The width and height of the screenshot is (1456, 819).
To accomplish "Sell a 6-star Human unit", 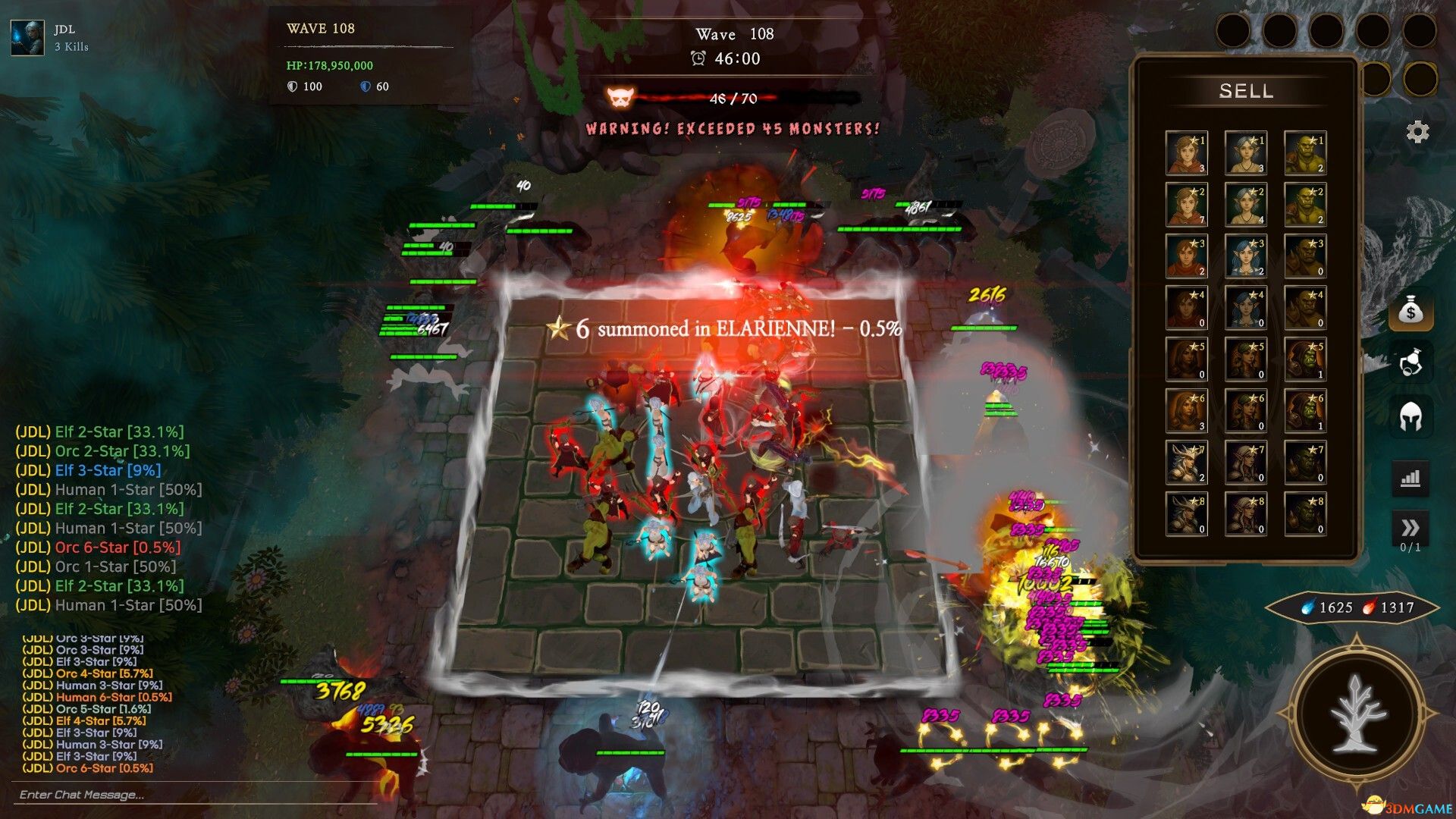I will click(x=1186, y=411).
